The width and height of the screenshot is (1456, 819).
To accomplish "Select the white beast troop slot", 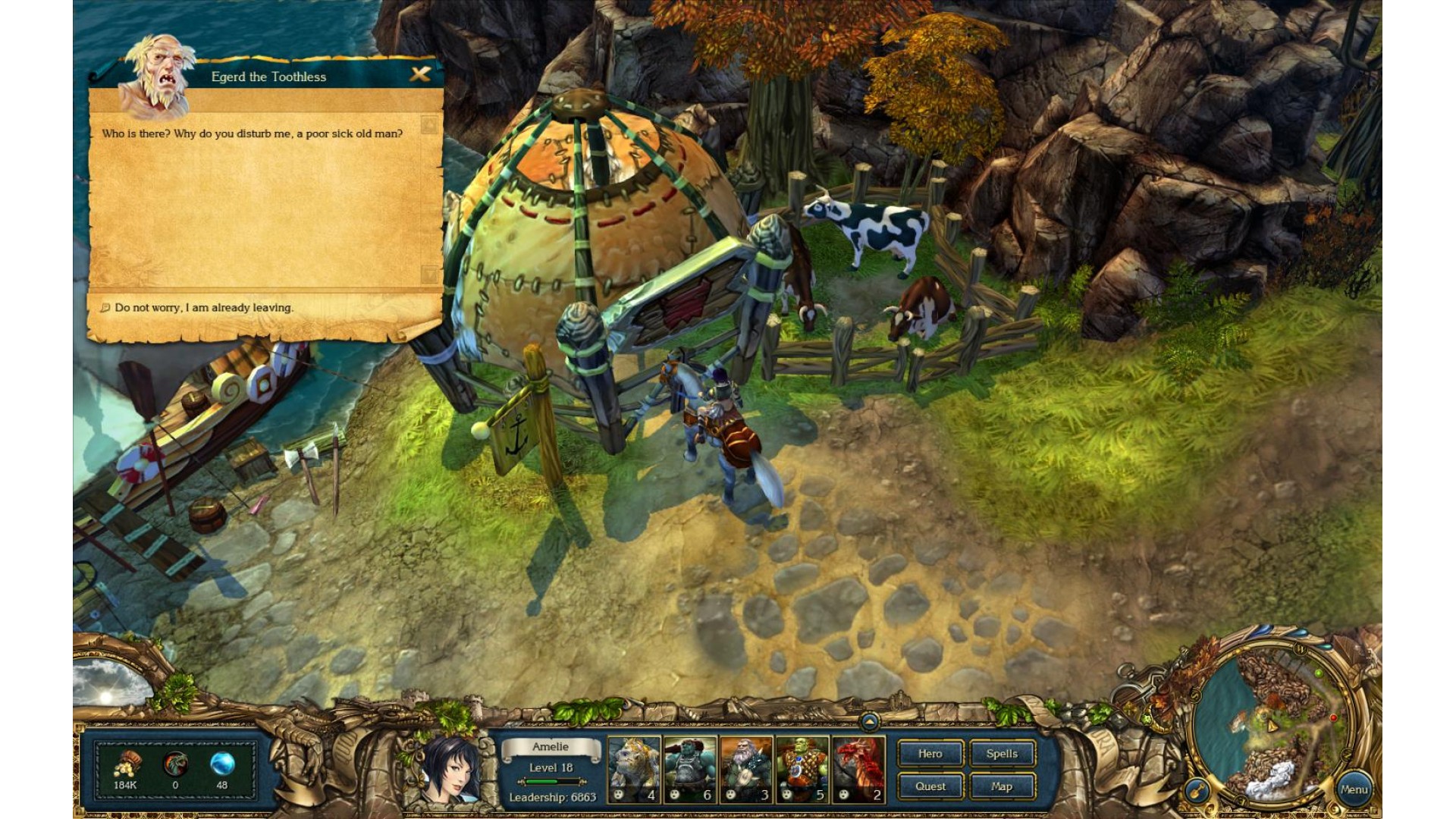I will 634,770.
